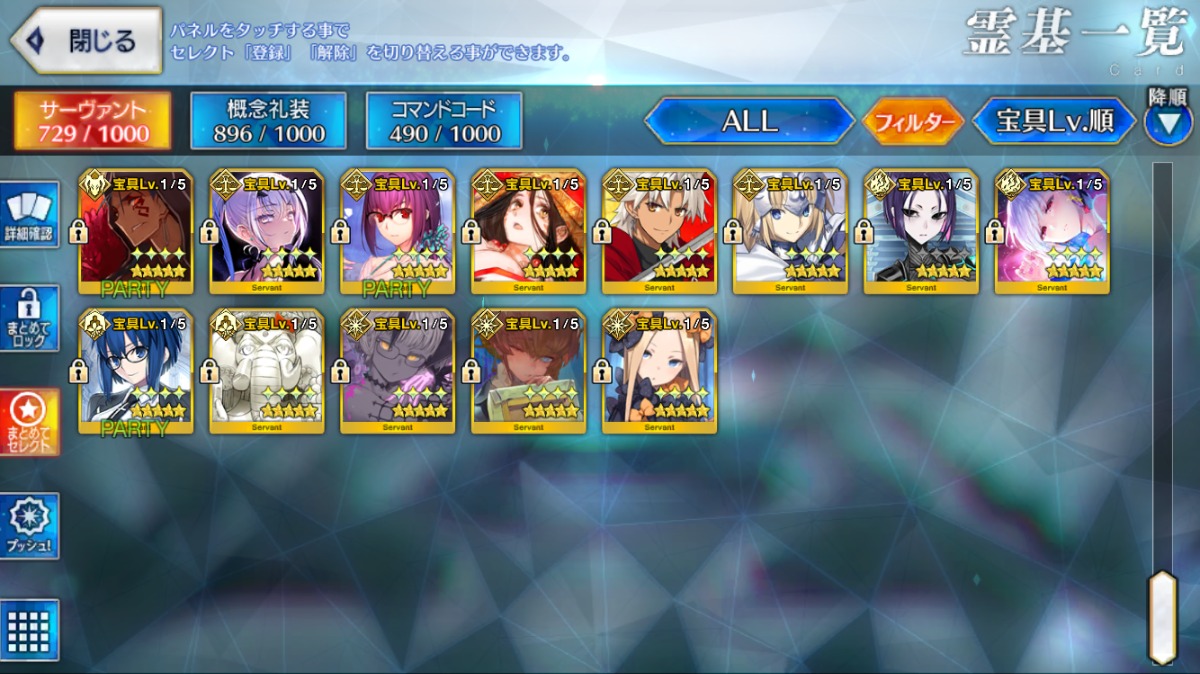Image resolution: width=1200 pixels, height=674 pixels.
Task: Activate まとめてセレクト bulk select
Action: 30,421
